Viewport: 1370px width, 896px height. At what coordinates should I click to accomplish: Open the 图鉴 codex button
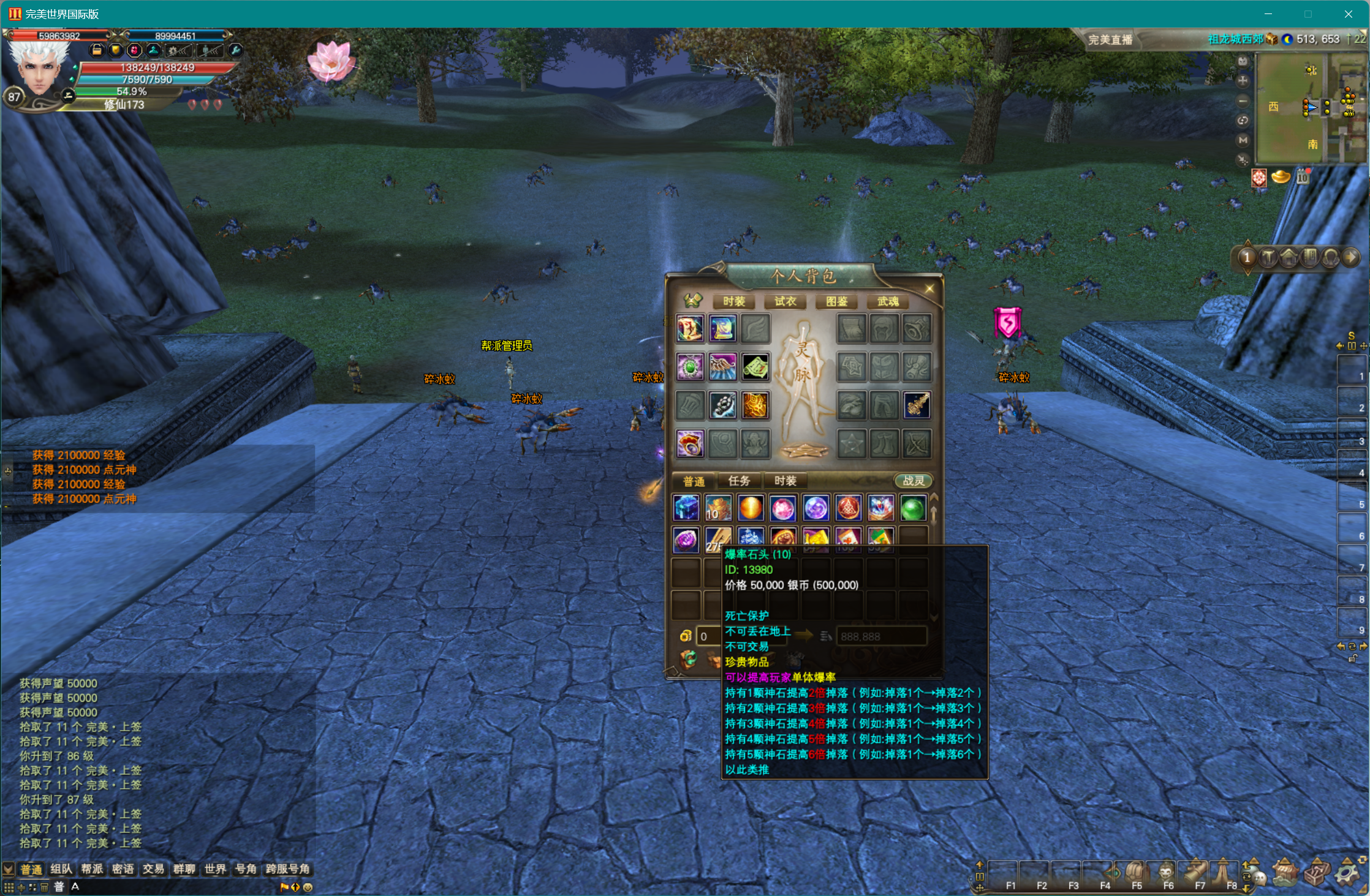coord(836,301)
